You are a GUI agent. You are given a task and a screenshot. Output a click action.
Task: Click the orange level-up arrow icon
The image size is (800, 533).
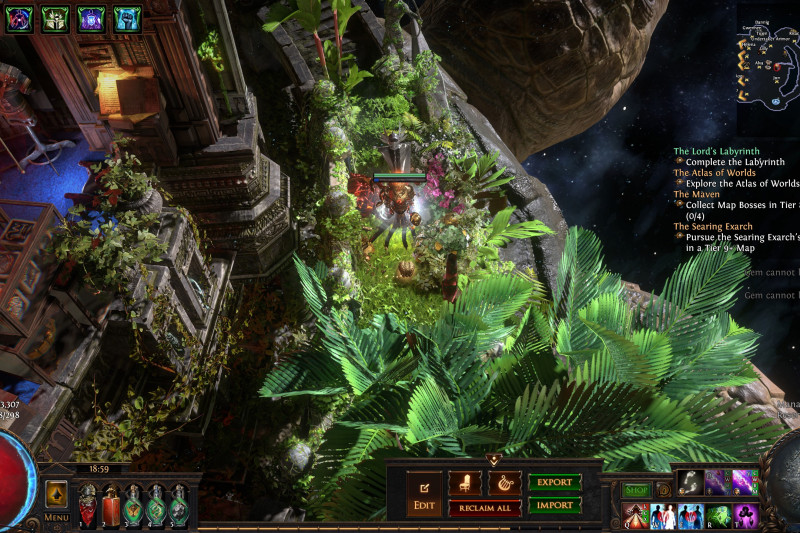56,492
